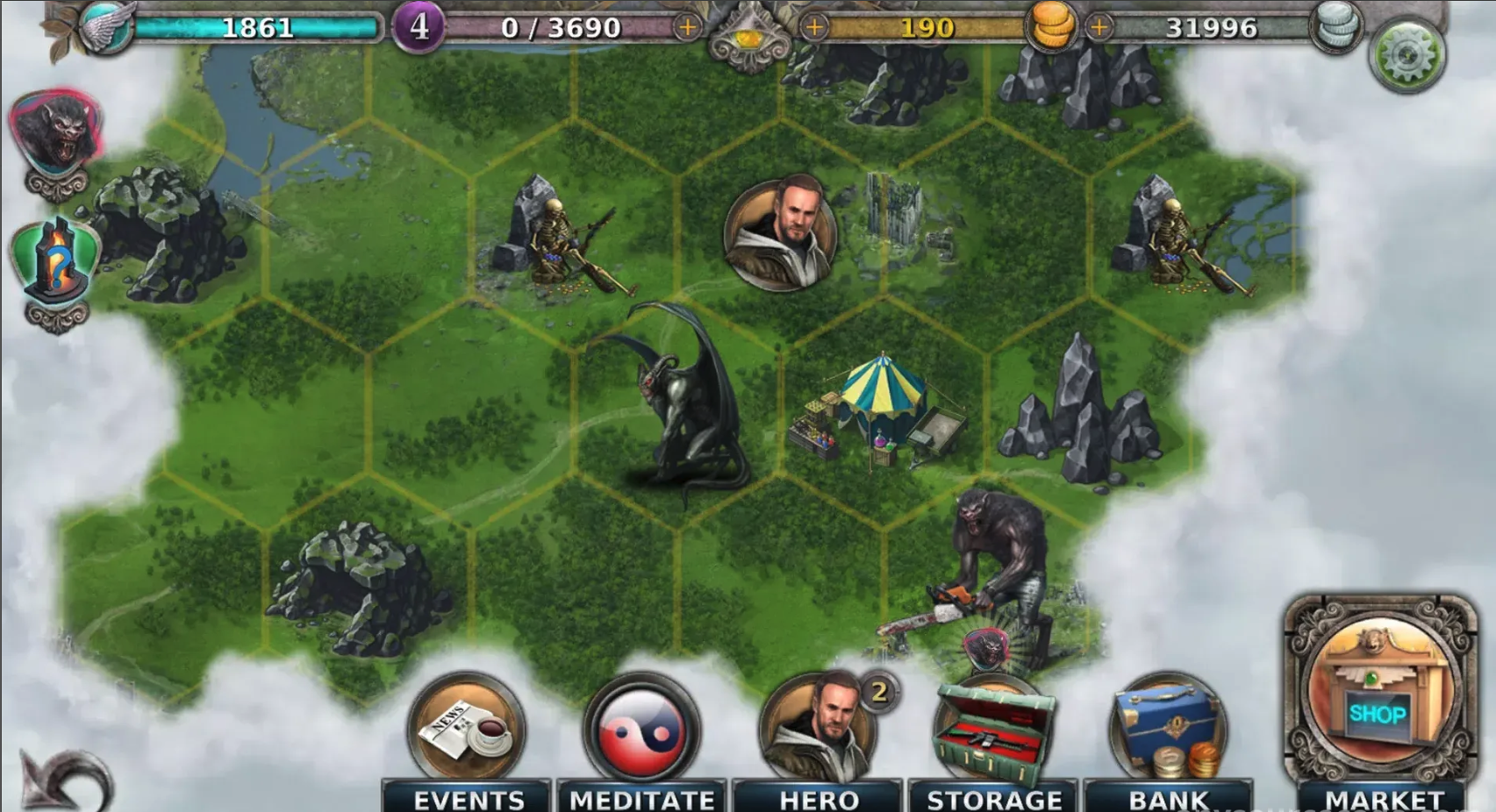The image size is (1496, 812).
Task: Open the gear settings button
Action: (x=1407, y=55)
